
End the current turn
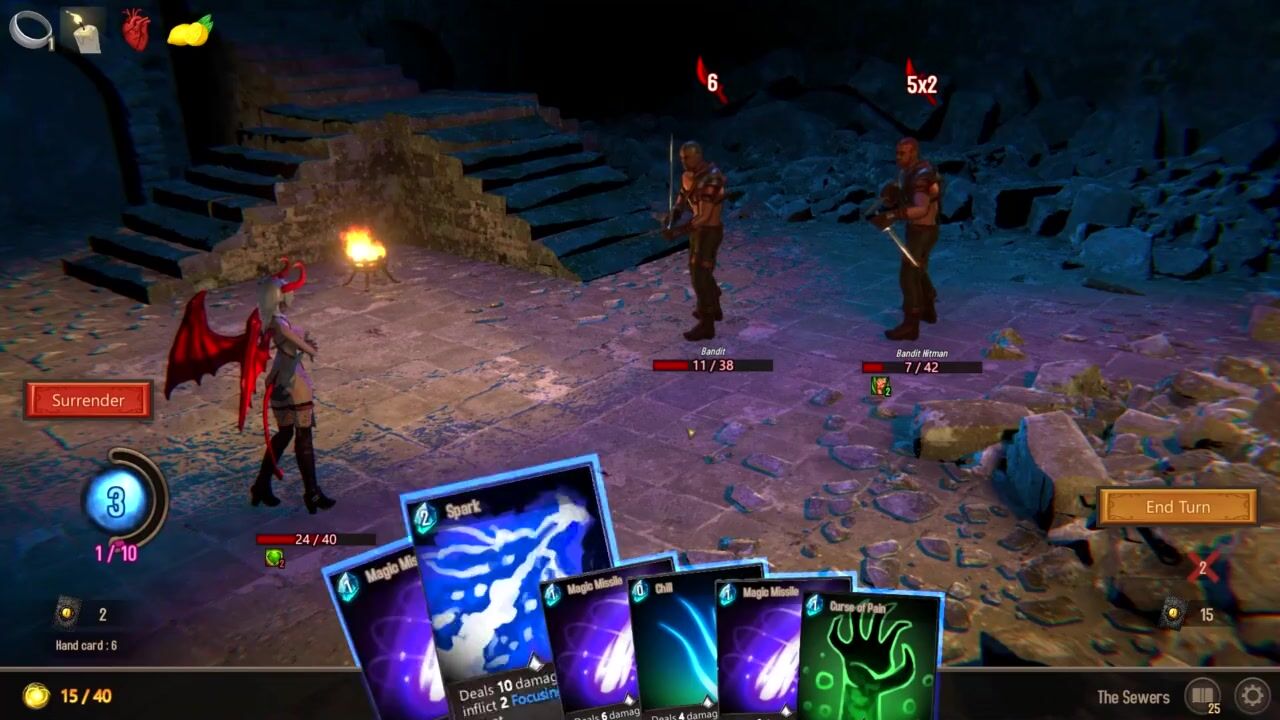pyautogui.click(x=1177, y=507)
